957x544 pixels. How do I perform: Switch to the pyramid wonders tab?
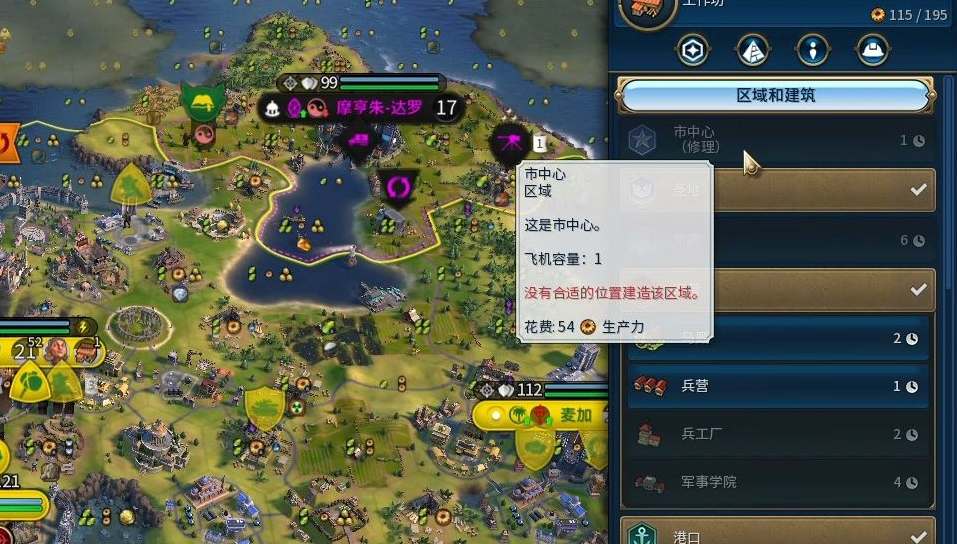tap(752, 49)
